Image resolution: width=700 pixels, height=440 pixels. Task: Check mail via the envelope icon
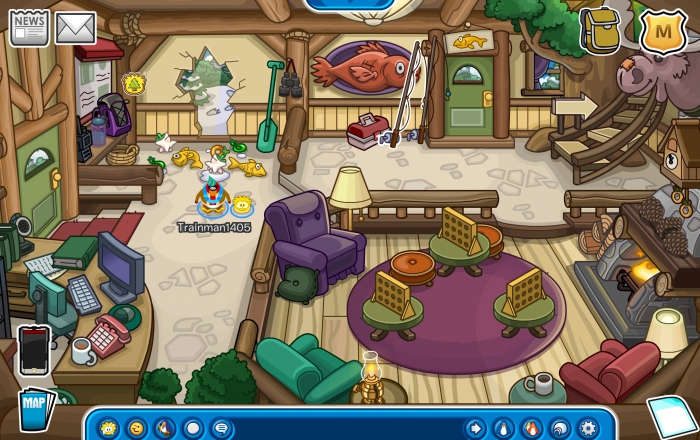[x=75, y=28]
